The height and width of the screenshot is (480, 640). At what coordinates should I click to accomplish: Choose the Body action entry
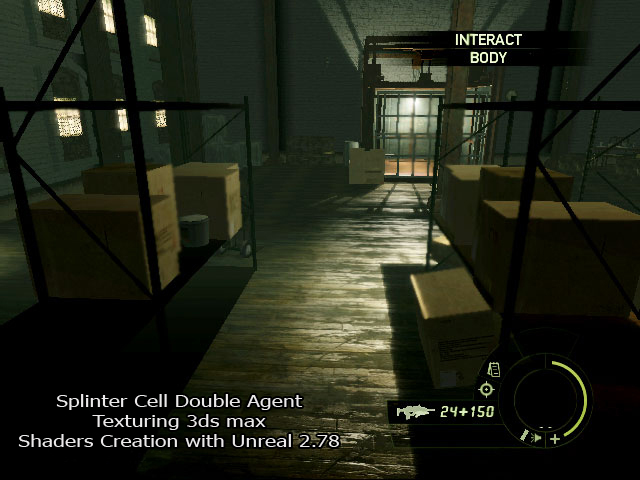488,58
